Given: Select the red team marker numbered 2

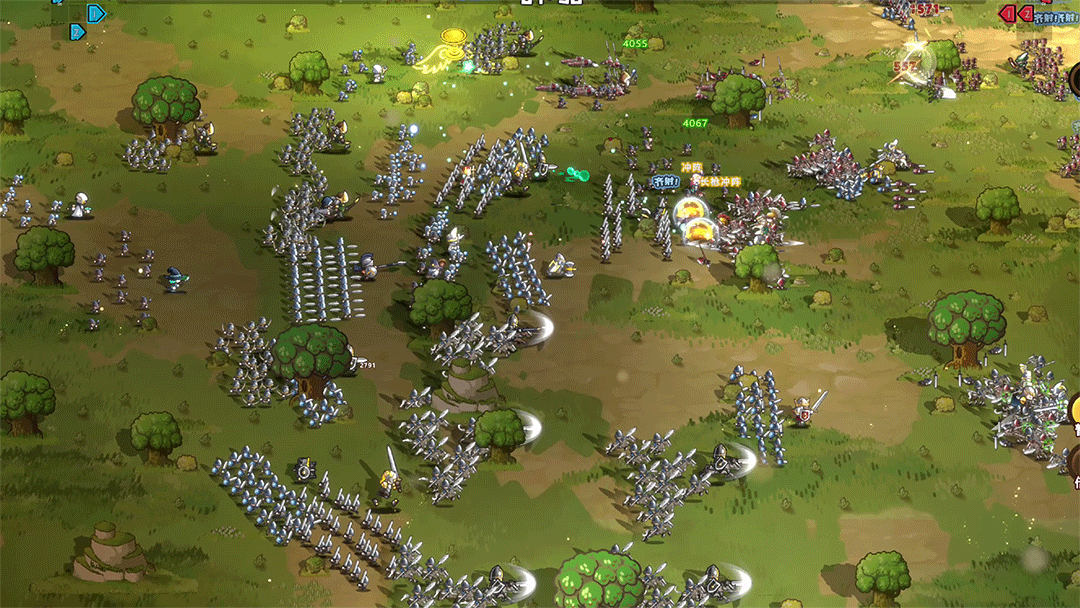Looking at the screenshot, I should 1027,13.
